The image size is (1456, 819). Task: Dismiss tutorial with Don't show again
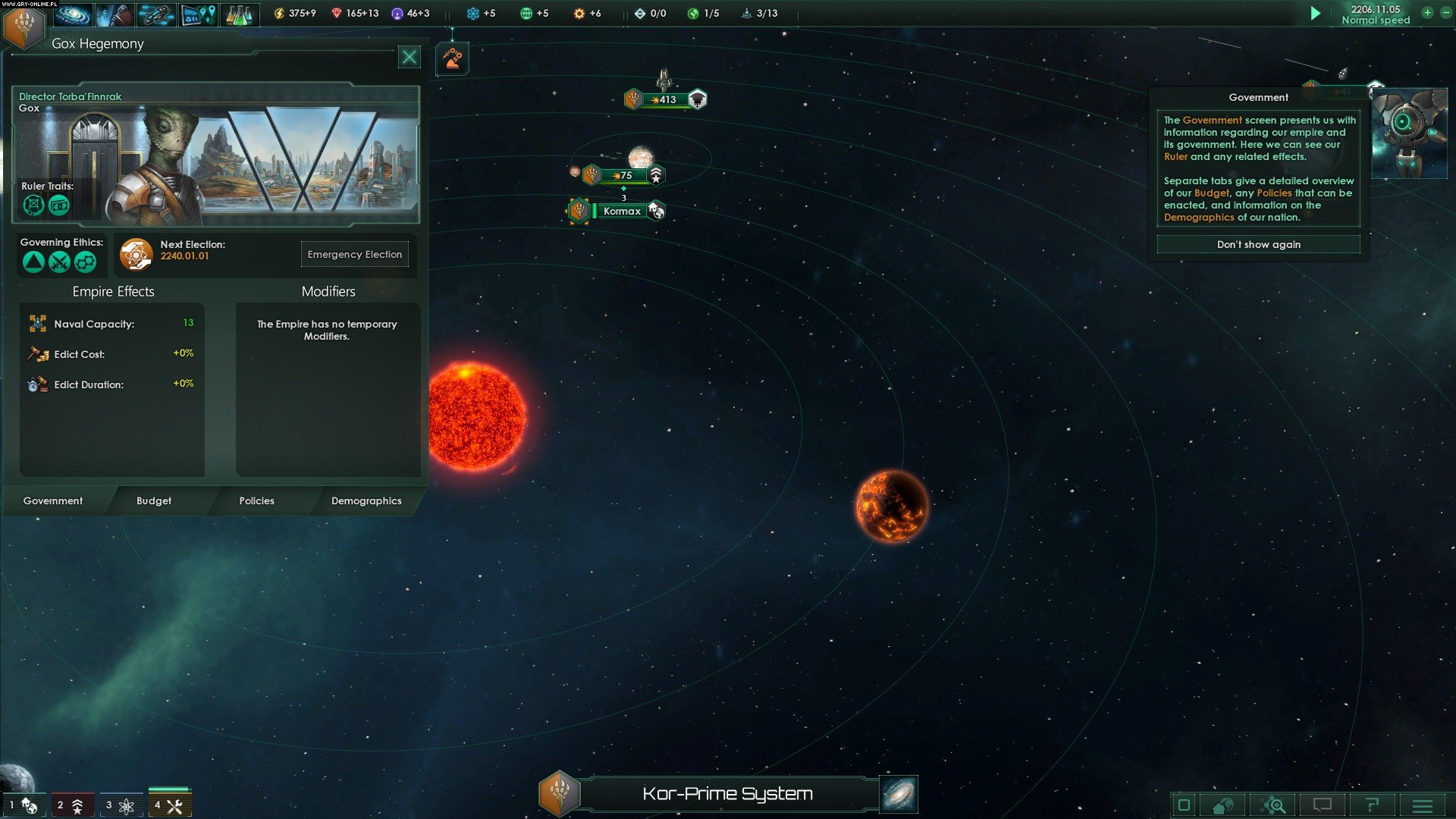click(1258, 245)
